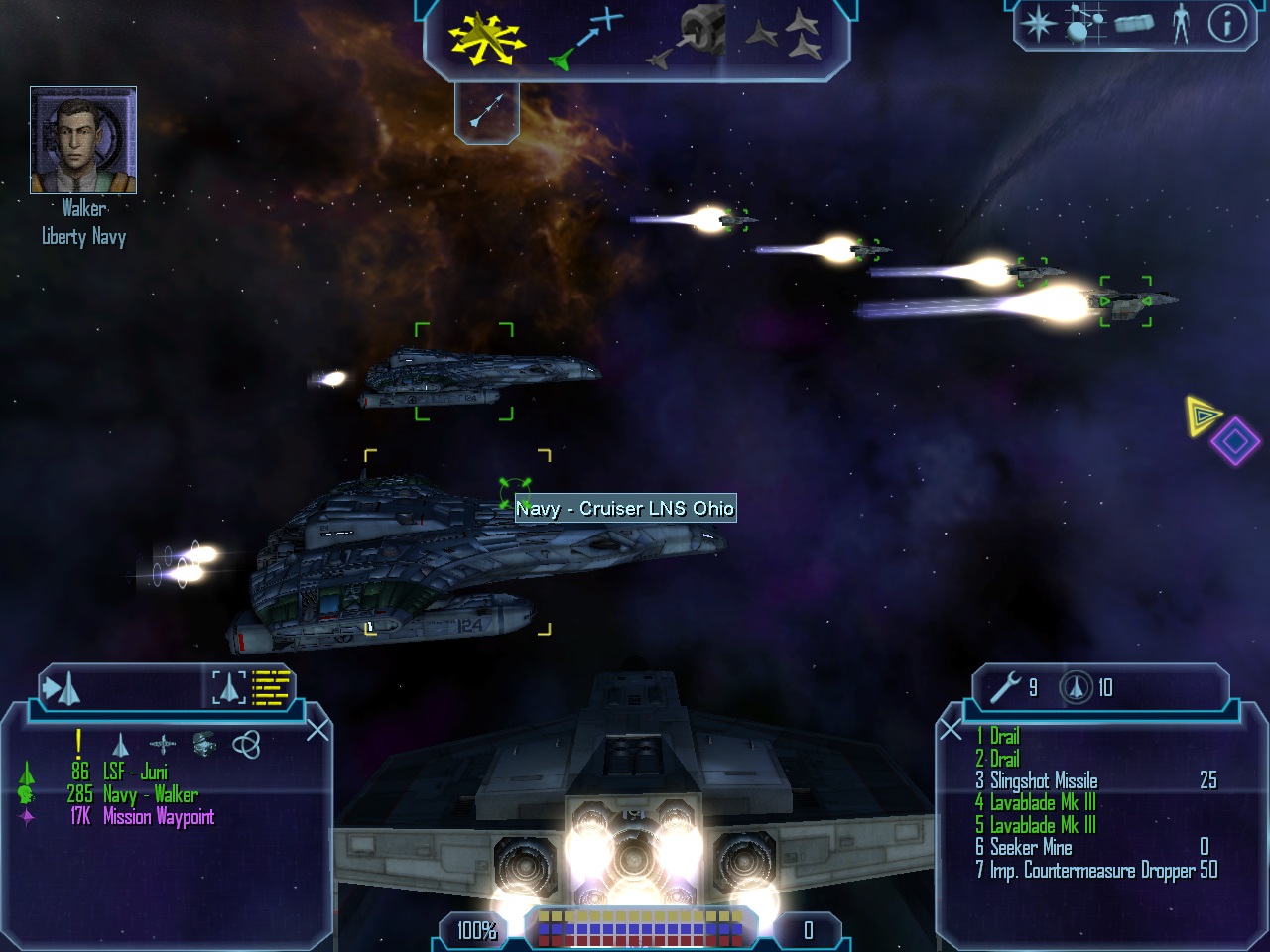Image resolution: width=1270 pixels, height=952 pixels.
Task: Select the Slingshot Missile weapon
Action: 1044,780
